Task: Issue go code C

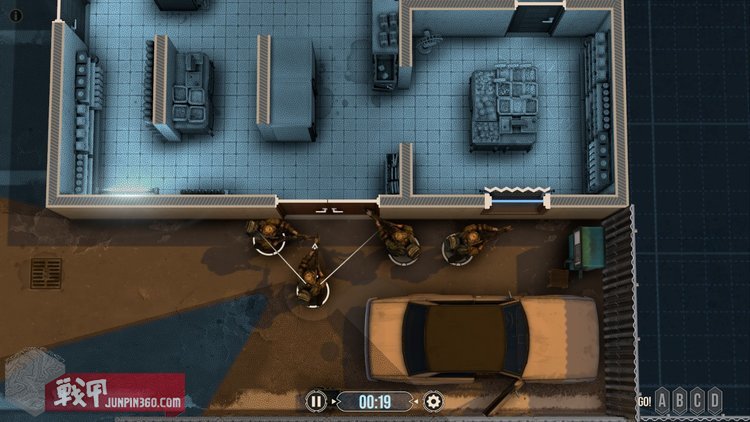Action: pos(698,401)
